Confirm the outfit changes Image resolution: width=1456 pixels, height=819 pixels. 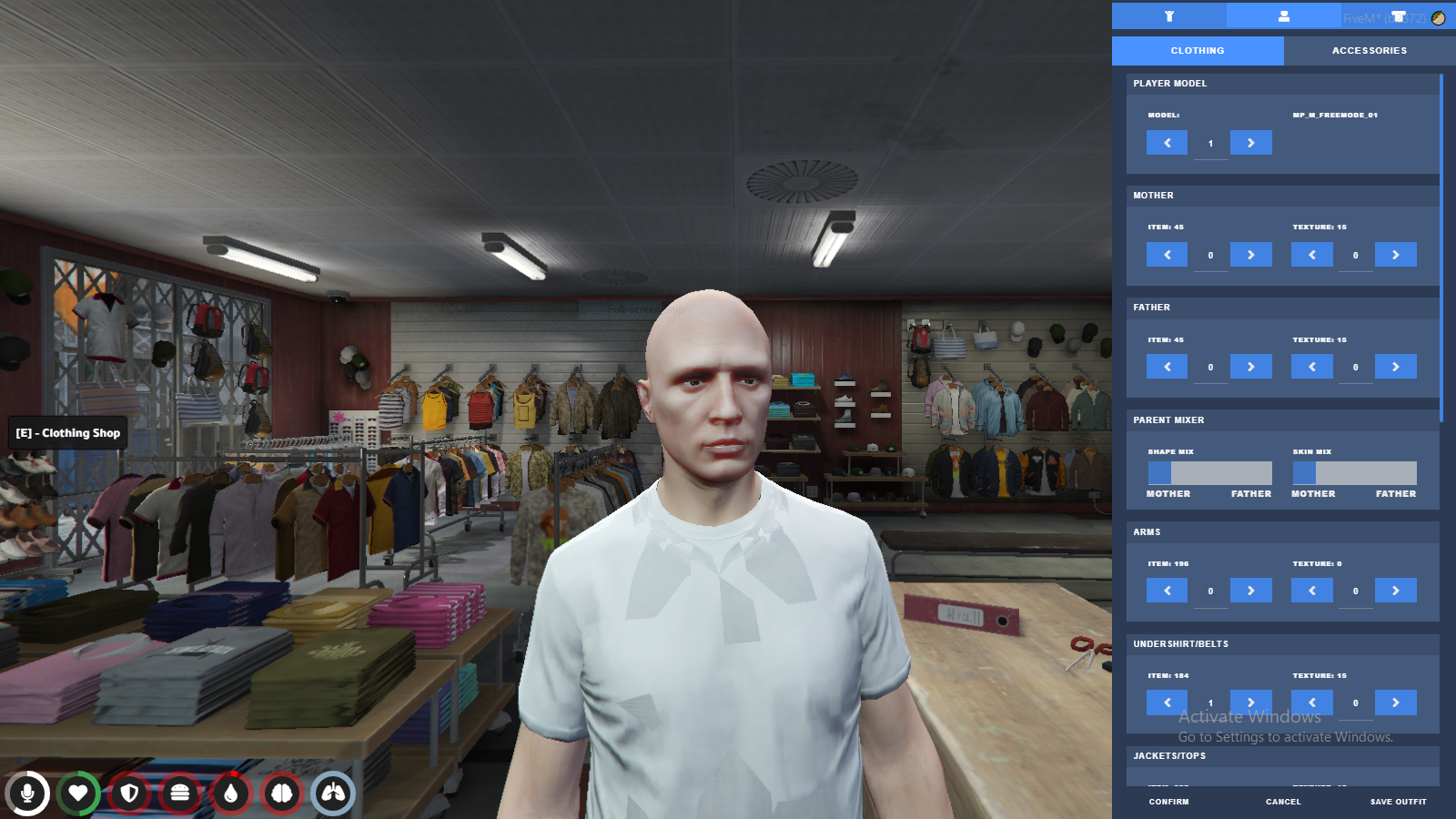pyautogui.click(x=1168, y=802)
